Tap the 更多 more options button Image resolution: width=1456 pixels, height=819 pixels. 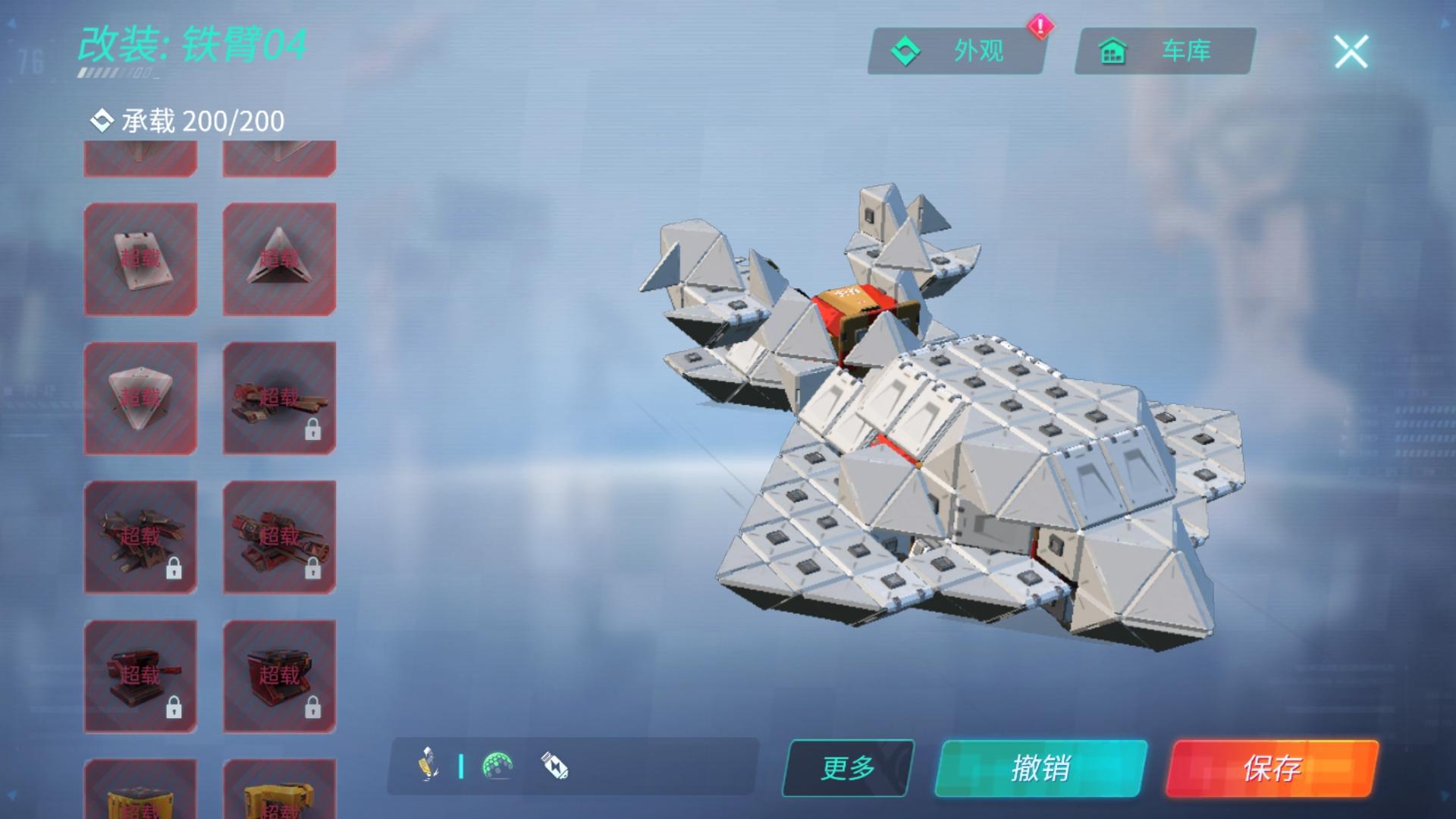[848, 768]
